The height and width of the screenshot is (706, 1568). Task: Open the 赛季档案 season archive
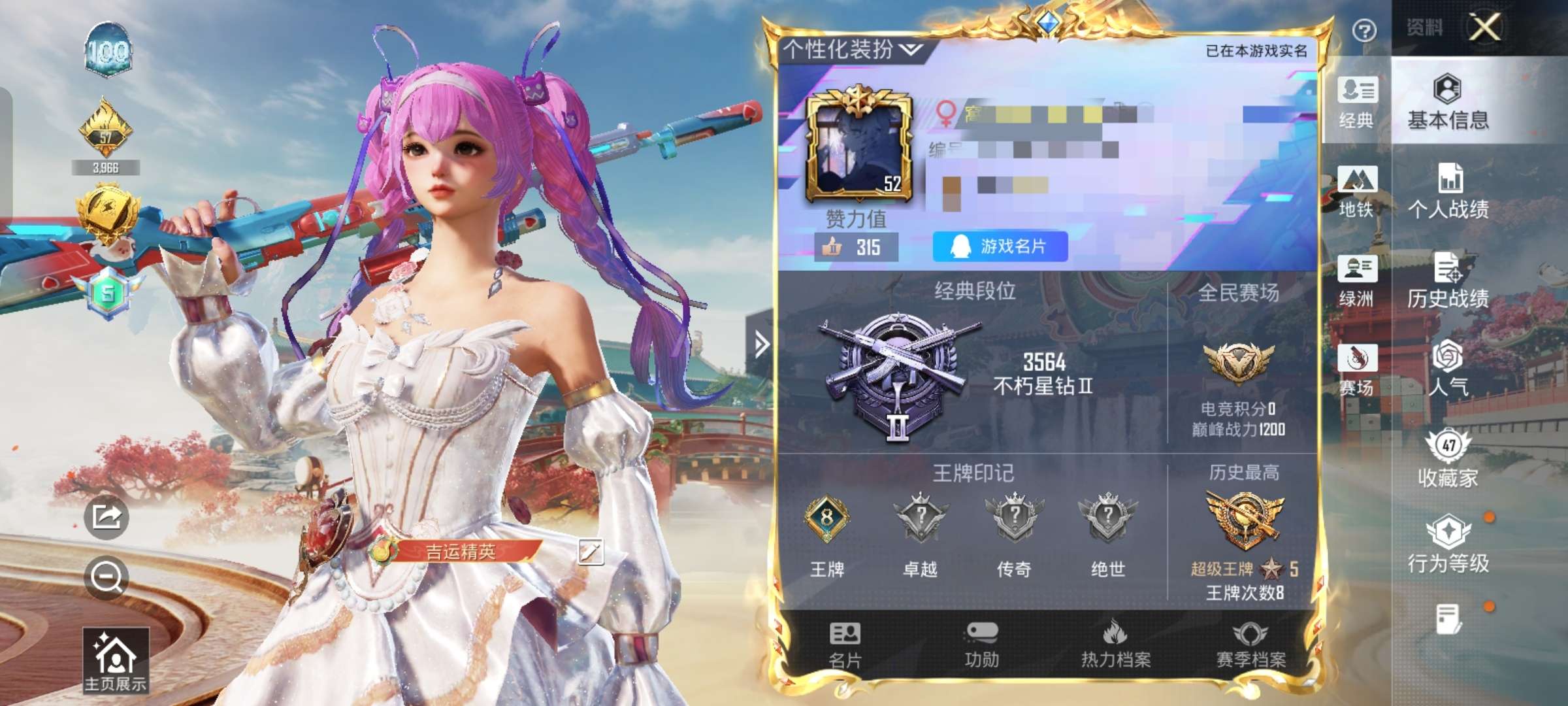point(1250,645)
